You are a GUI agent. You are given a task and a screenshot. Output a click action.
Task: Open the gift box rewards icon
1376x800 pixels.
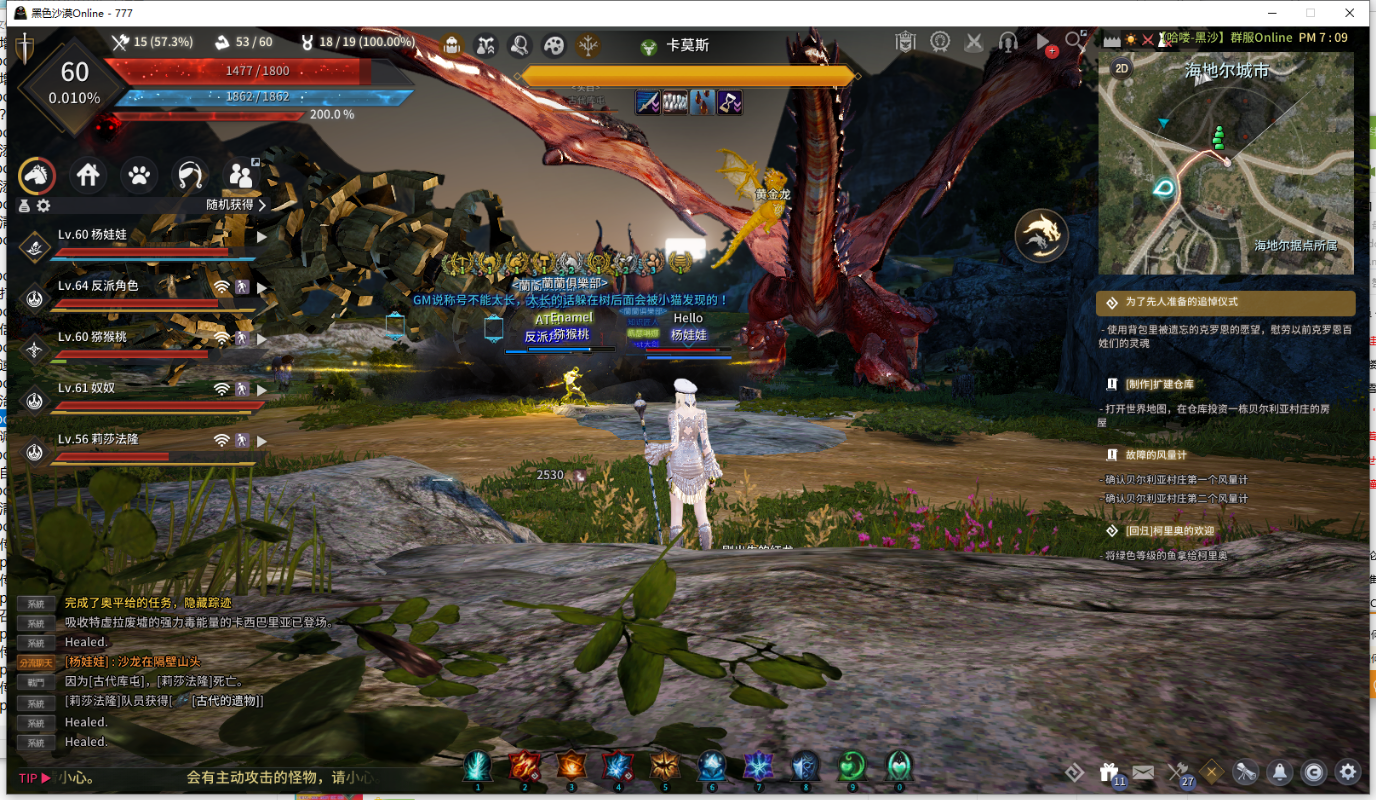pos(1108,772)
